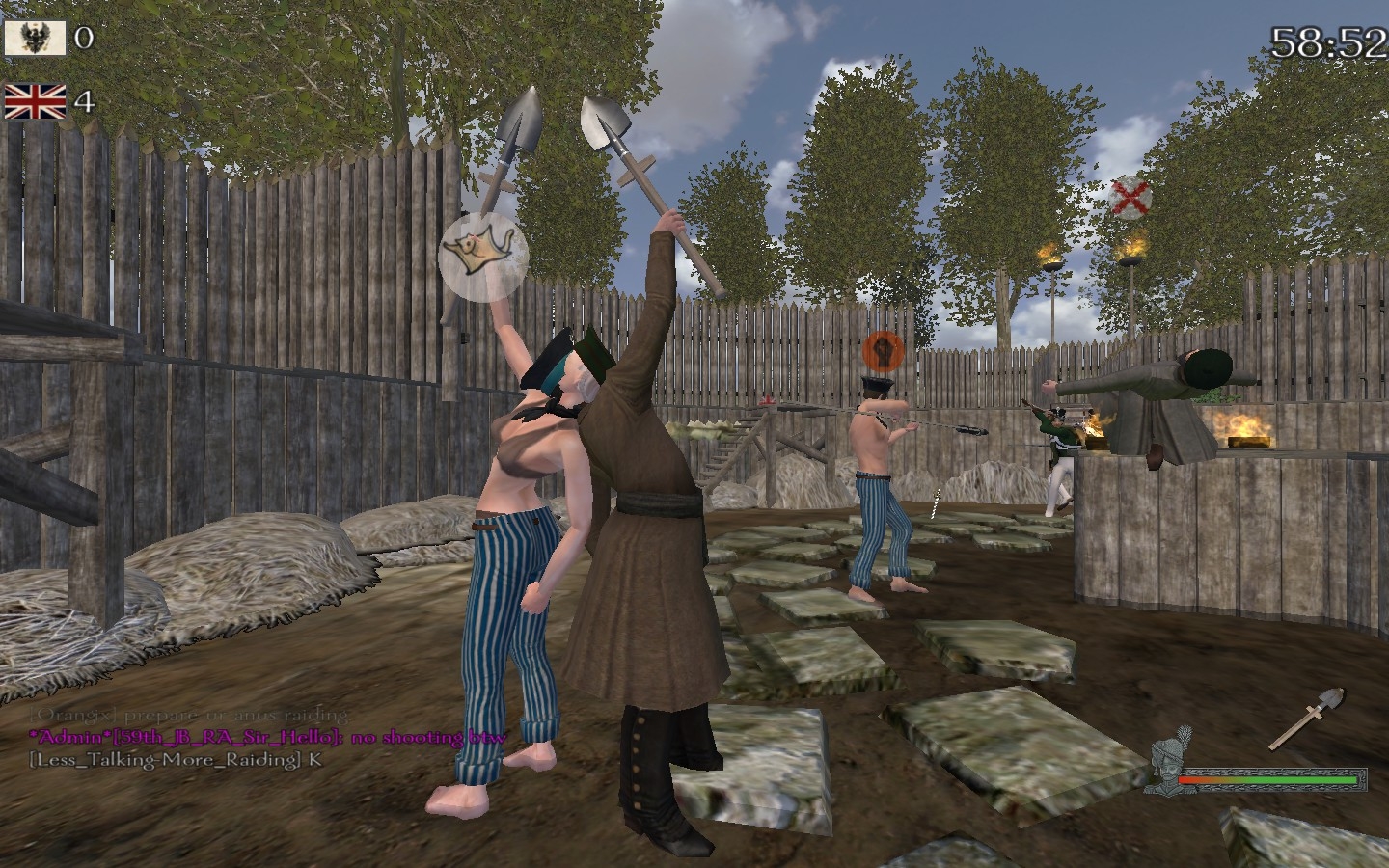Click the orange fist marker icon
Viewport: 1389px width, 868px height.
(x=881, y=348)
